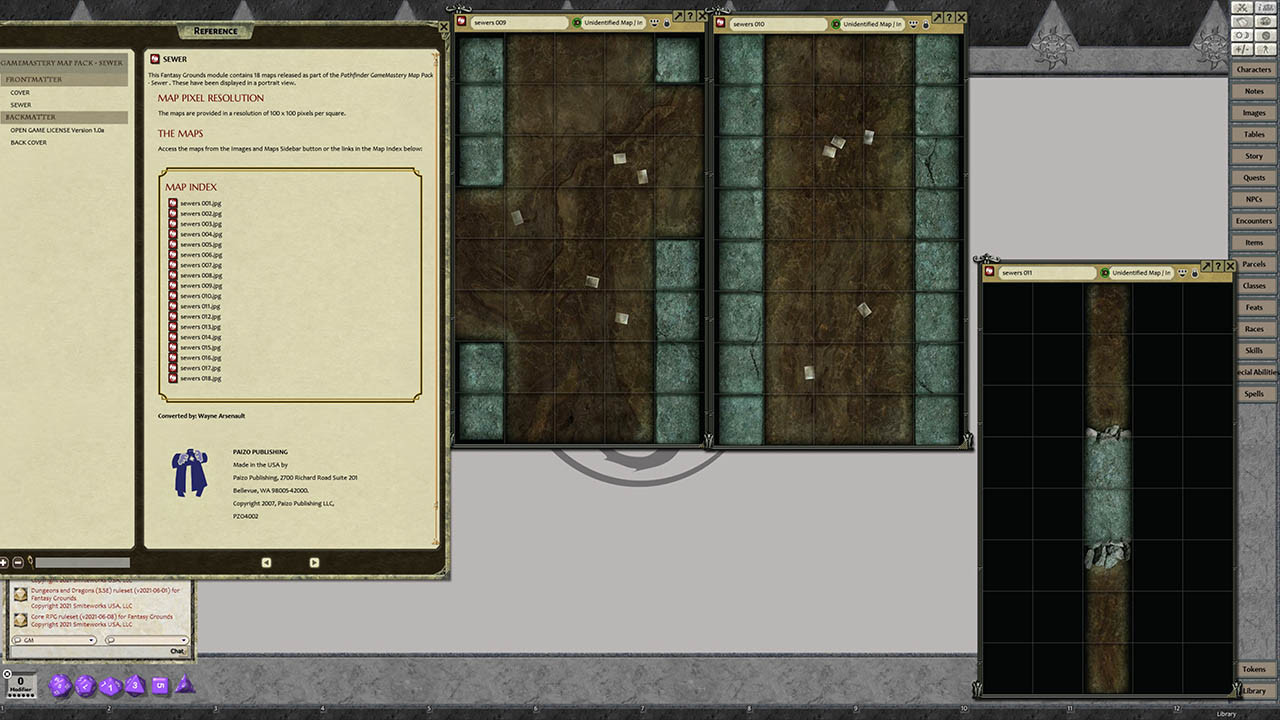Click the sun-and-moon lighting icon top right
1280x720 pixels.
coord(1242,34)
